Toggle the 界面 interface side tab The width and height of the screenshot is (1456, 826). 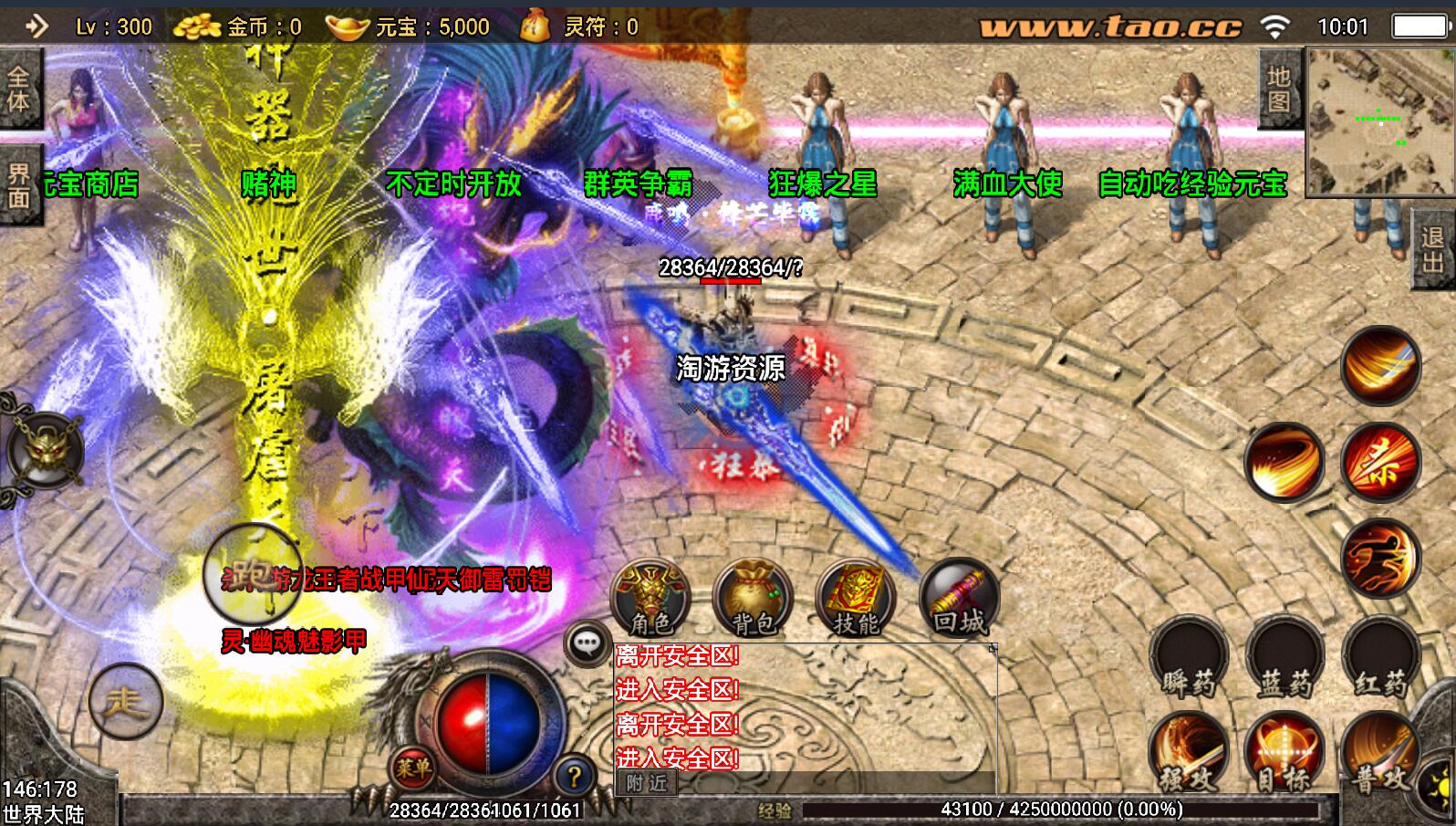[18, 185]
